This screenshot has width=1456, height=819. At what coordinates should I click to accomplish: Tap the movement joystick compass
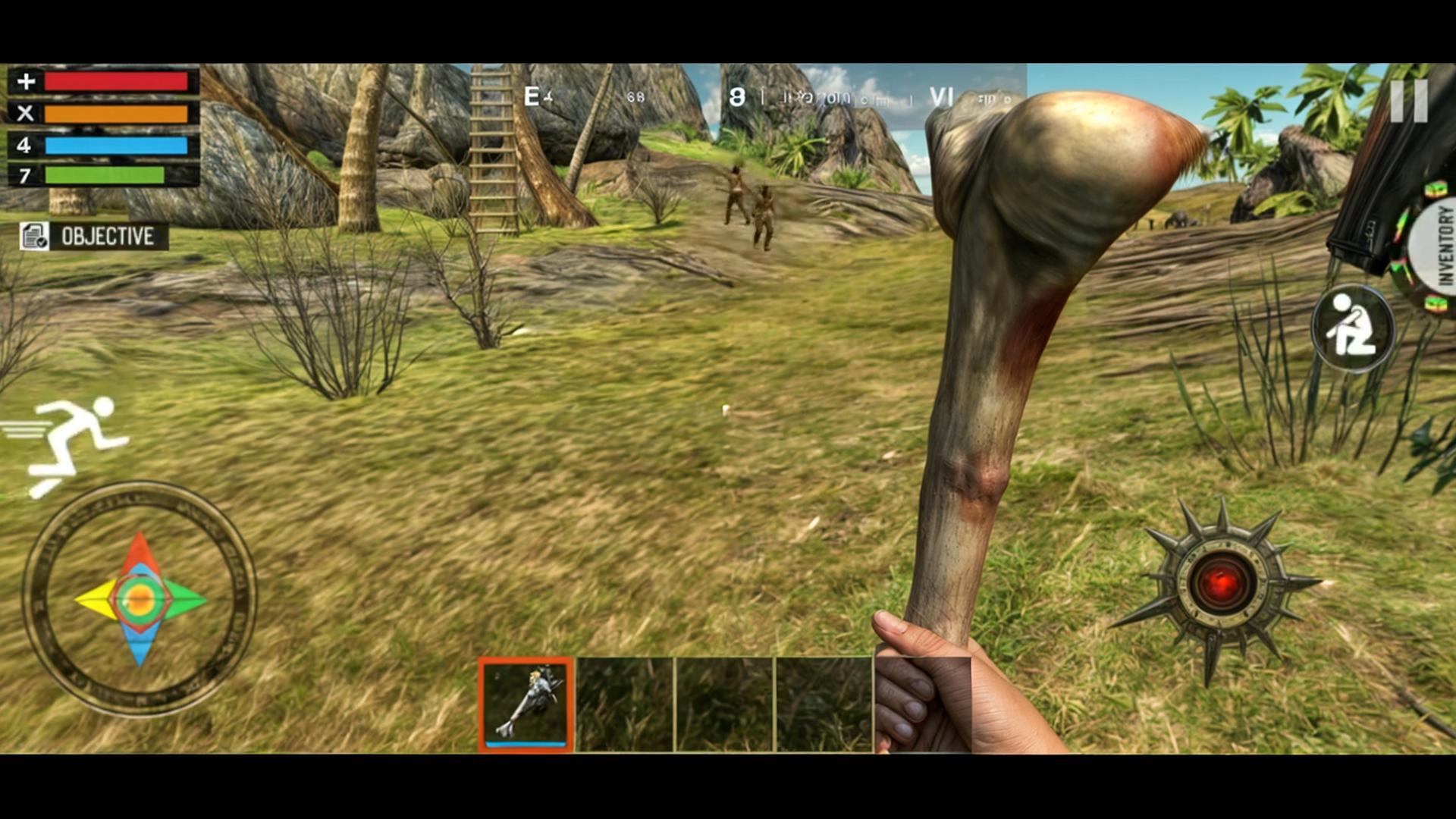click(140, 599)
